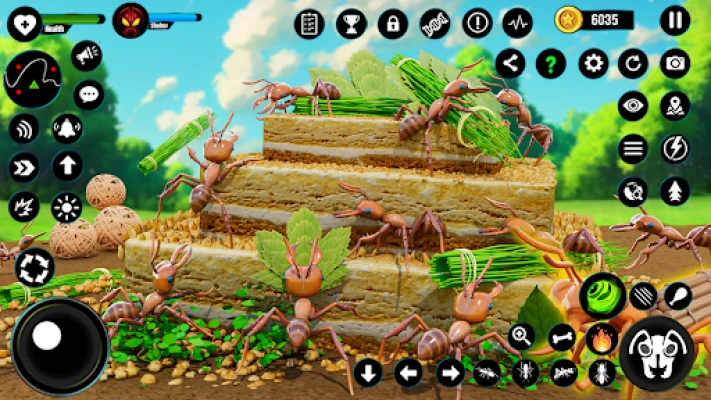Activate the ant head bite attack
The image size is (711, 400).
click(x=656, y=354)
